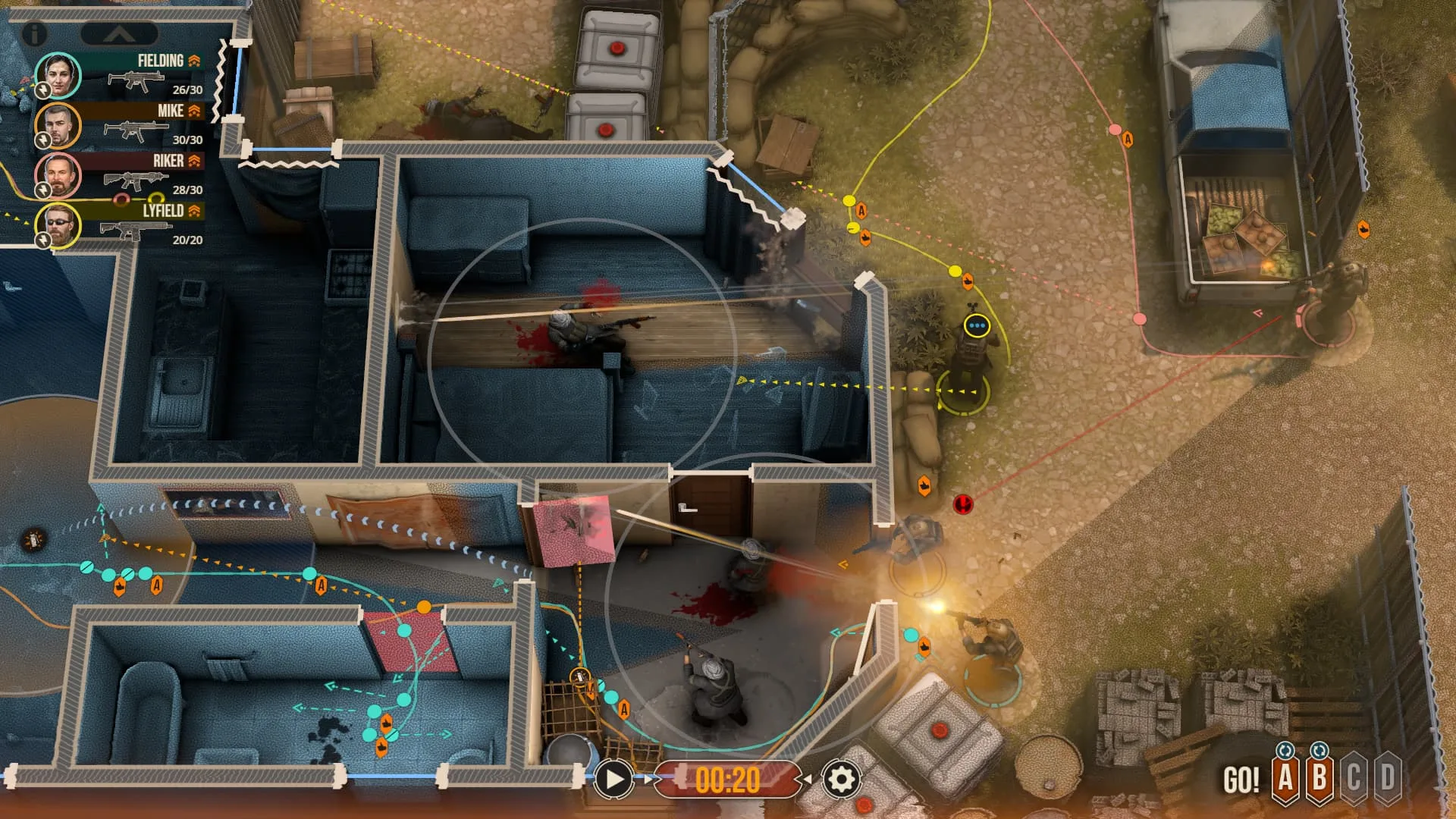
Task: Pick Lyfield's portrait with sunglasses
Action: 58,225
